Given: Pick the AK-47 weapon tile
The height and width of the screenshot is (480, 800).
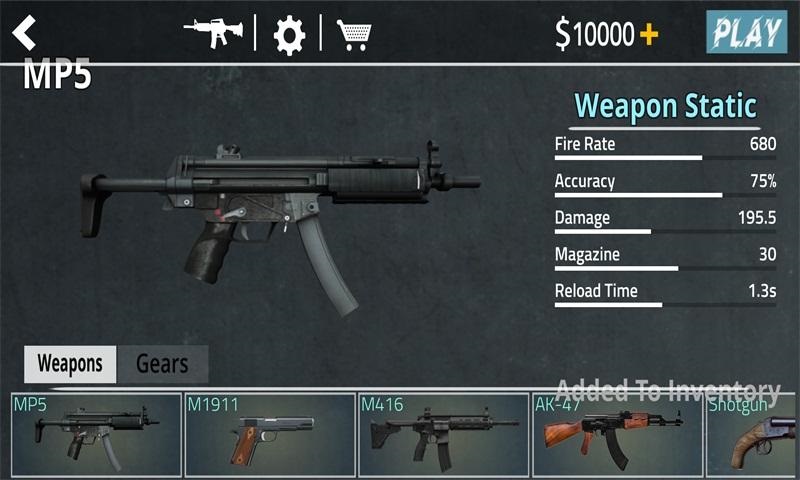Looking at the screenshot, I should coord(616,435).
